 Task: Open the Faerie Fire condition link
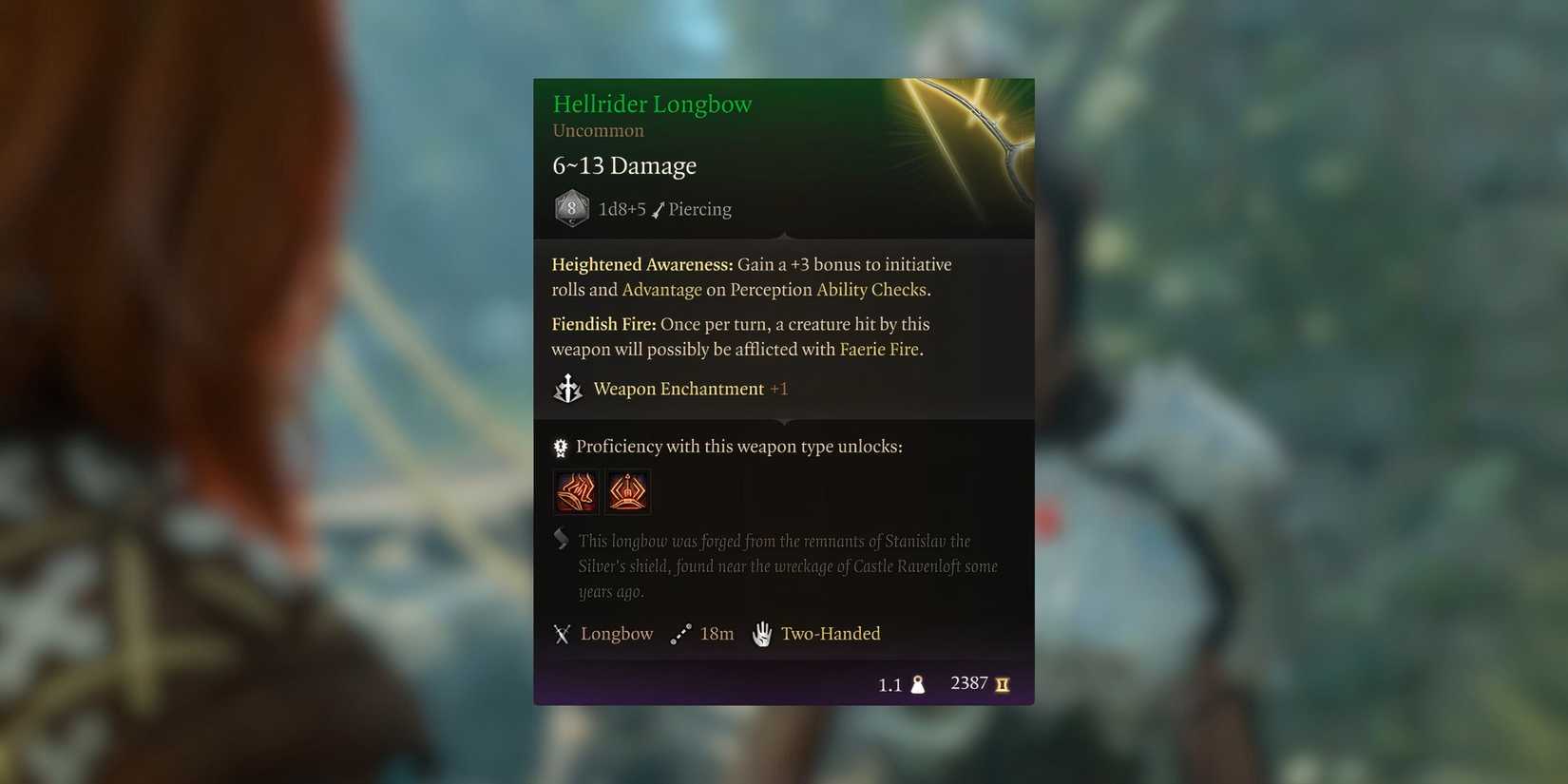[879, 349]
